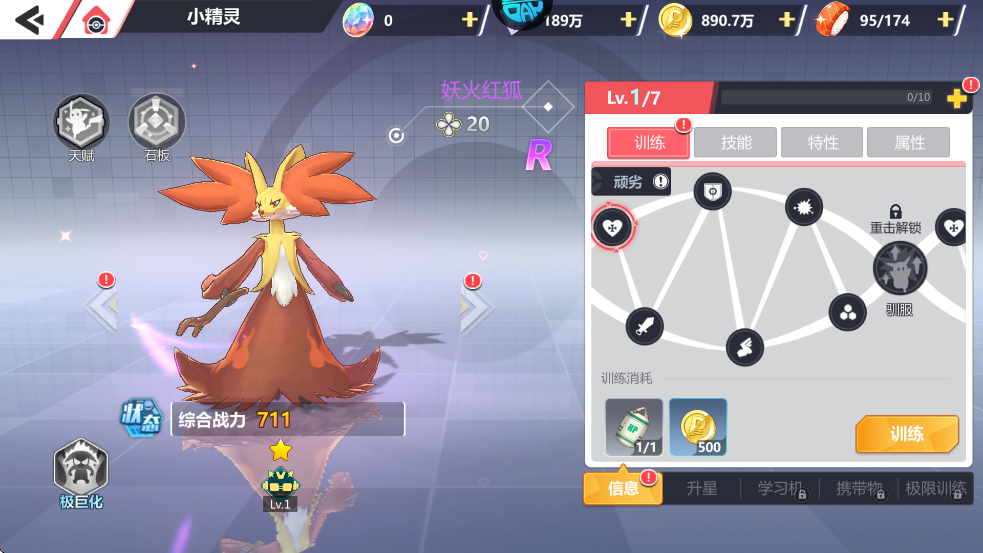
Task: Open the 石板 slate panel
Action: point(157,123)
